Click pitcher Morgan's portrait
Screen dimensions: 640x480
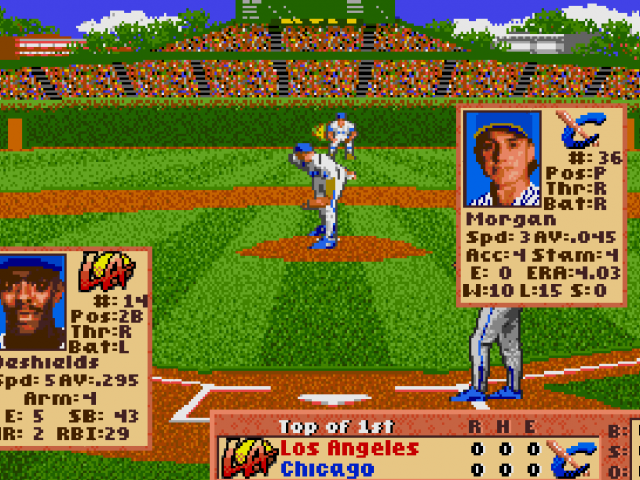tap(502, 158)
